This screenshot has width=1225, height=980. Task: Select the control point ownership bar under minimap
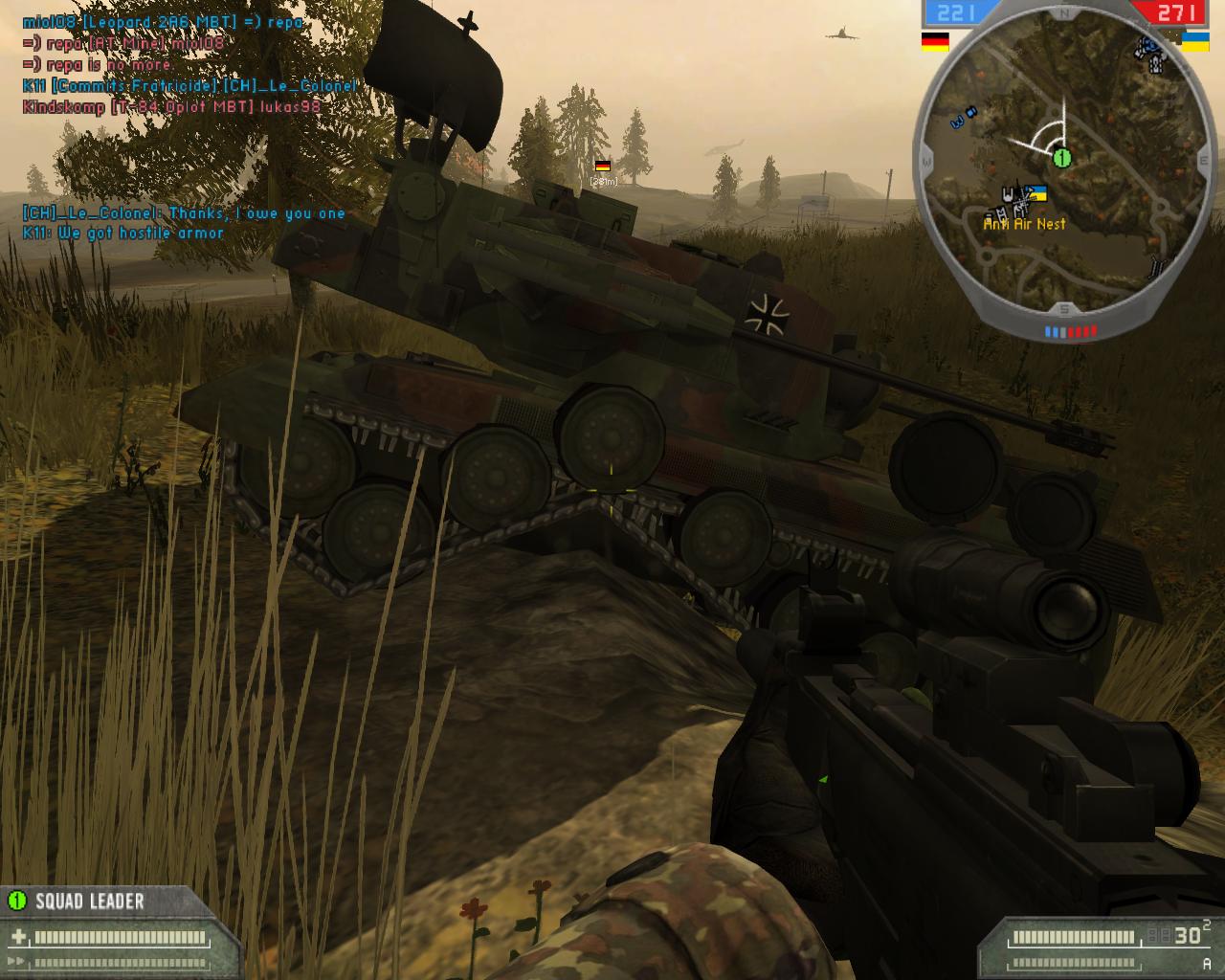pyautogui.click(x=1070, y=332)
